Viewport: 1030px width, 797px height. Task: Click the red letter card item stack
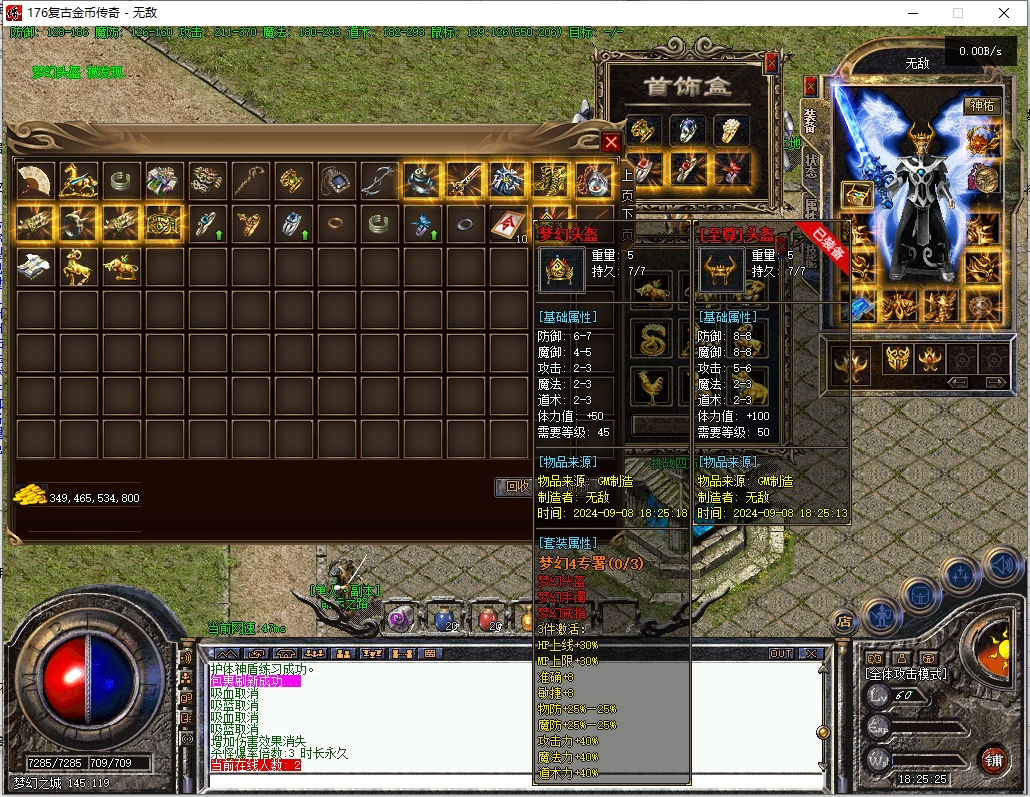pyautogui.click(x=507, y=224)
